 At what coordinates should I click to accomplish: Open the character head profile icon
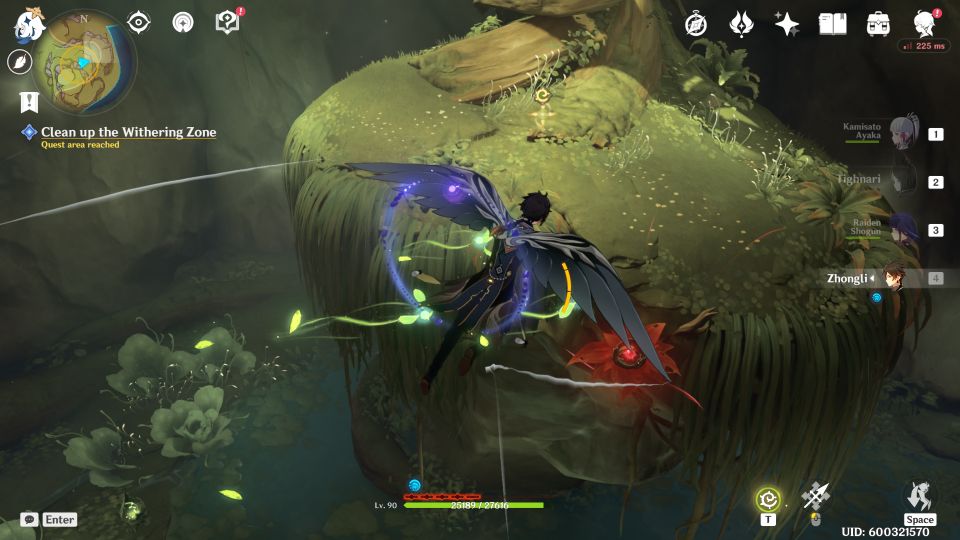(924, 24)
